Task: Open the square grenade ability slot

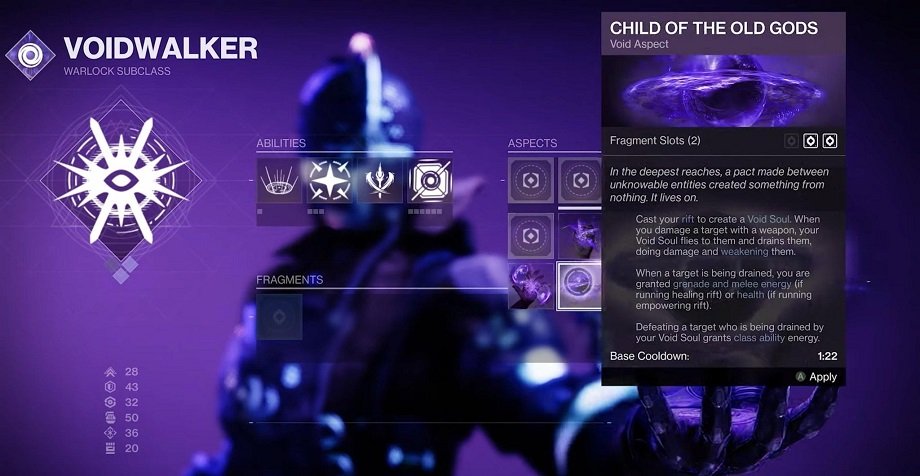Action: pos(430,180)
